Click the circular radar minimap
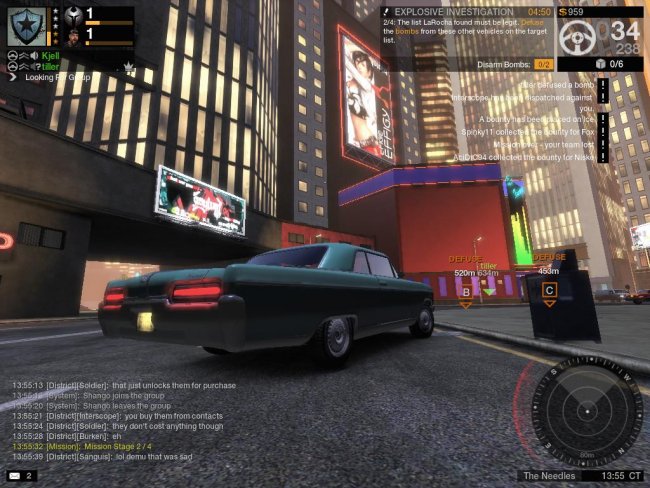650x488 pixels. click(586, 411)
